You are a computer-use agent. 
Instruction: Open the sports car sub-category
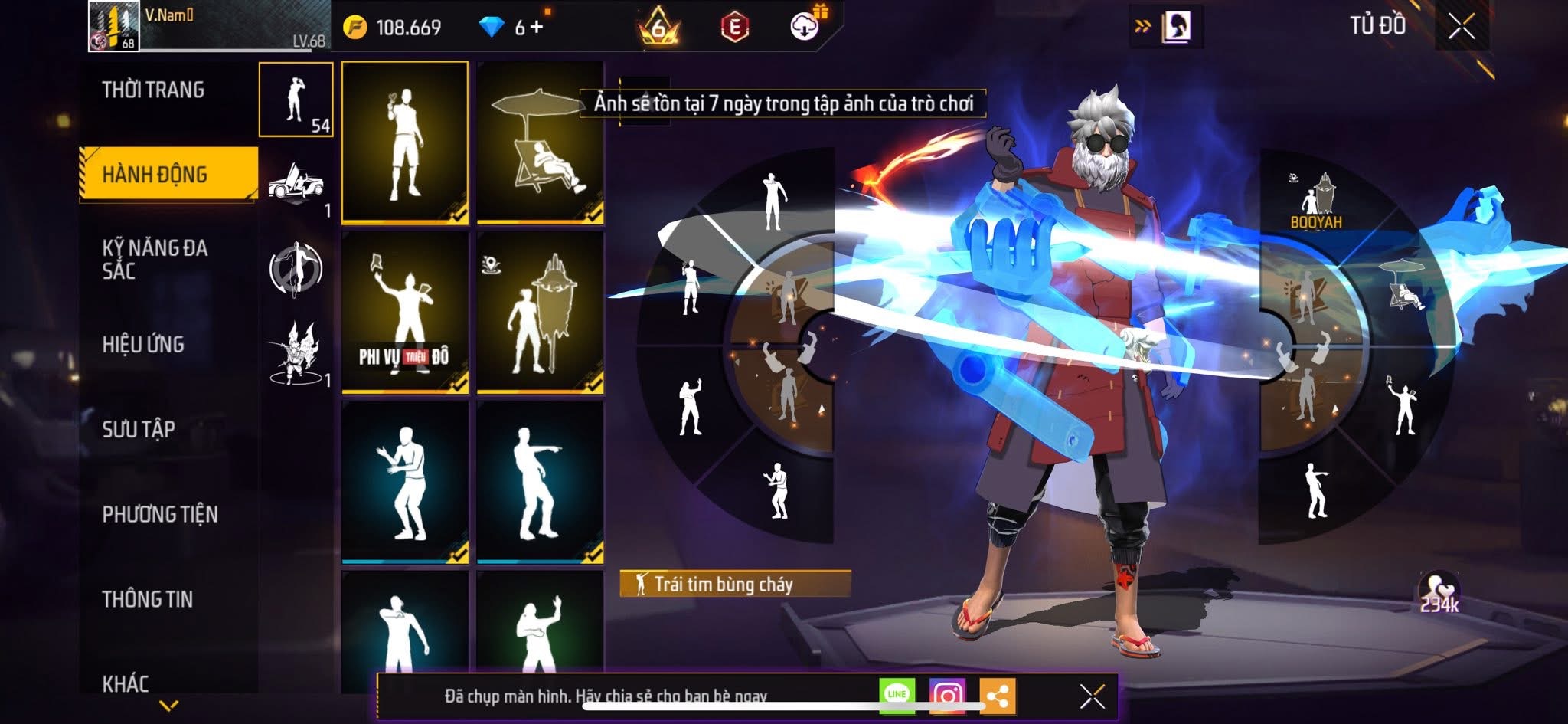pyautogui.click(x=296, y=184)
